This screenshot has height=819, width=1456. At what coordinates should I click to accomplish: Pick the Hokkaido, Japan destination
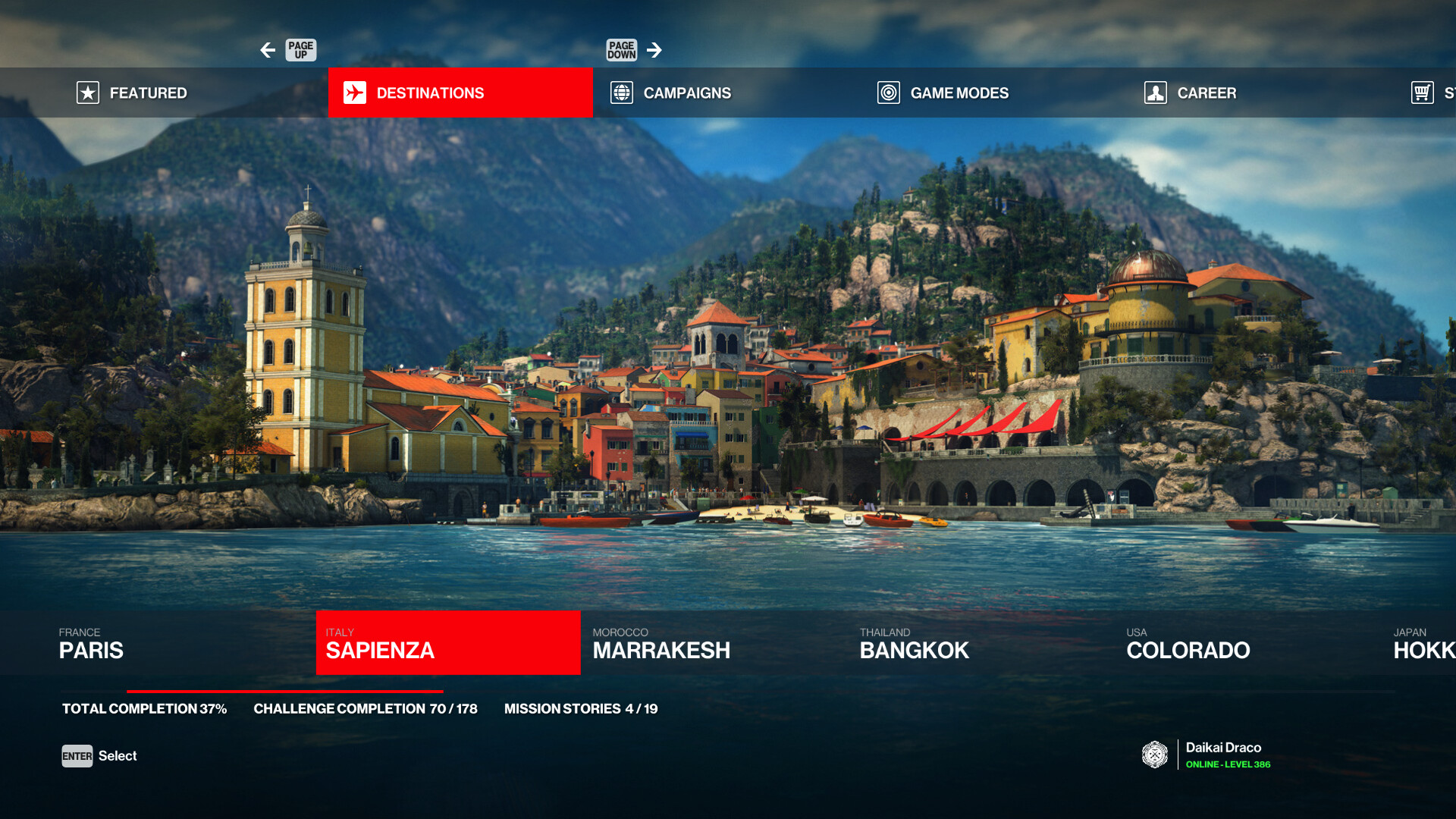pyautogui.click(x=1423, y=643)
